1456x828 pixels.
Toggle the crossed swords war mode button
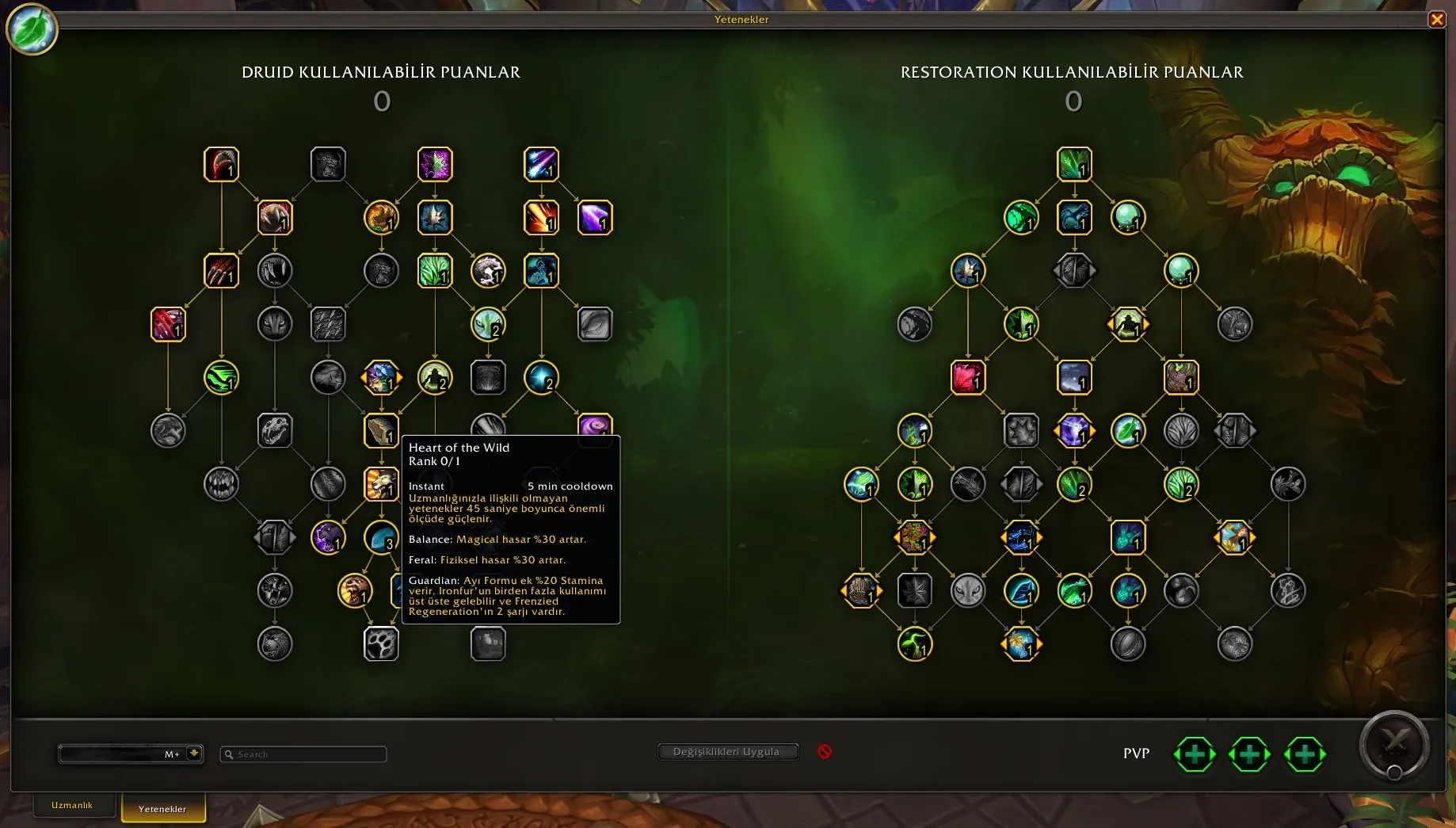(1394, 744)
